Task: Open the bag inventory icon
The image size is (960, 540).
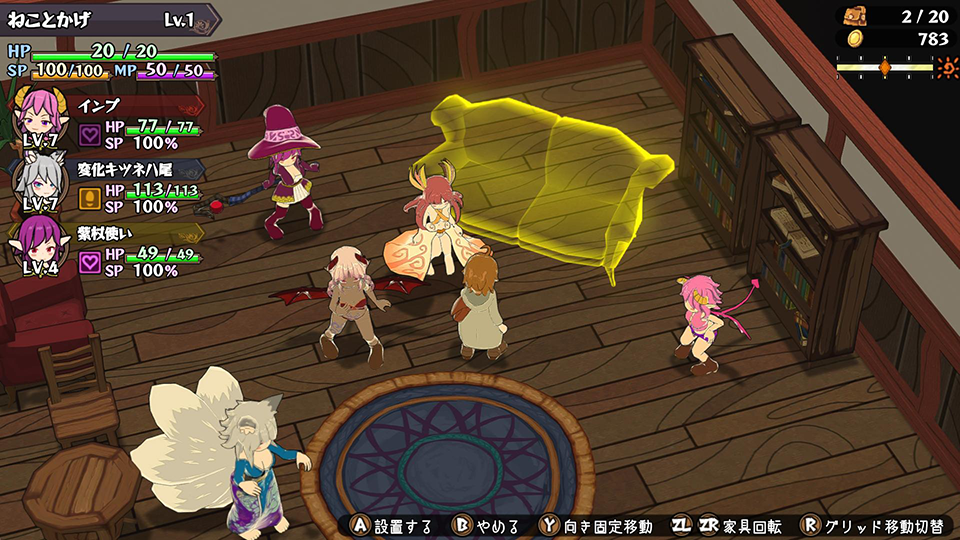Action: [854, 16]
